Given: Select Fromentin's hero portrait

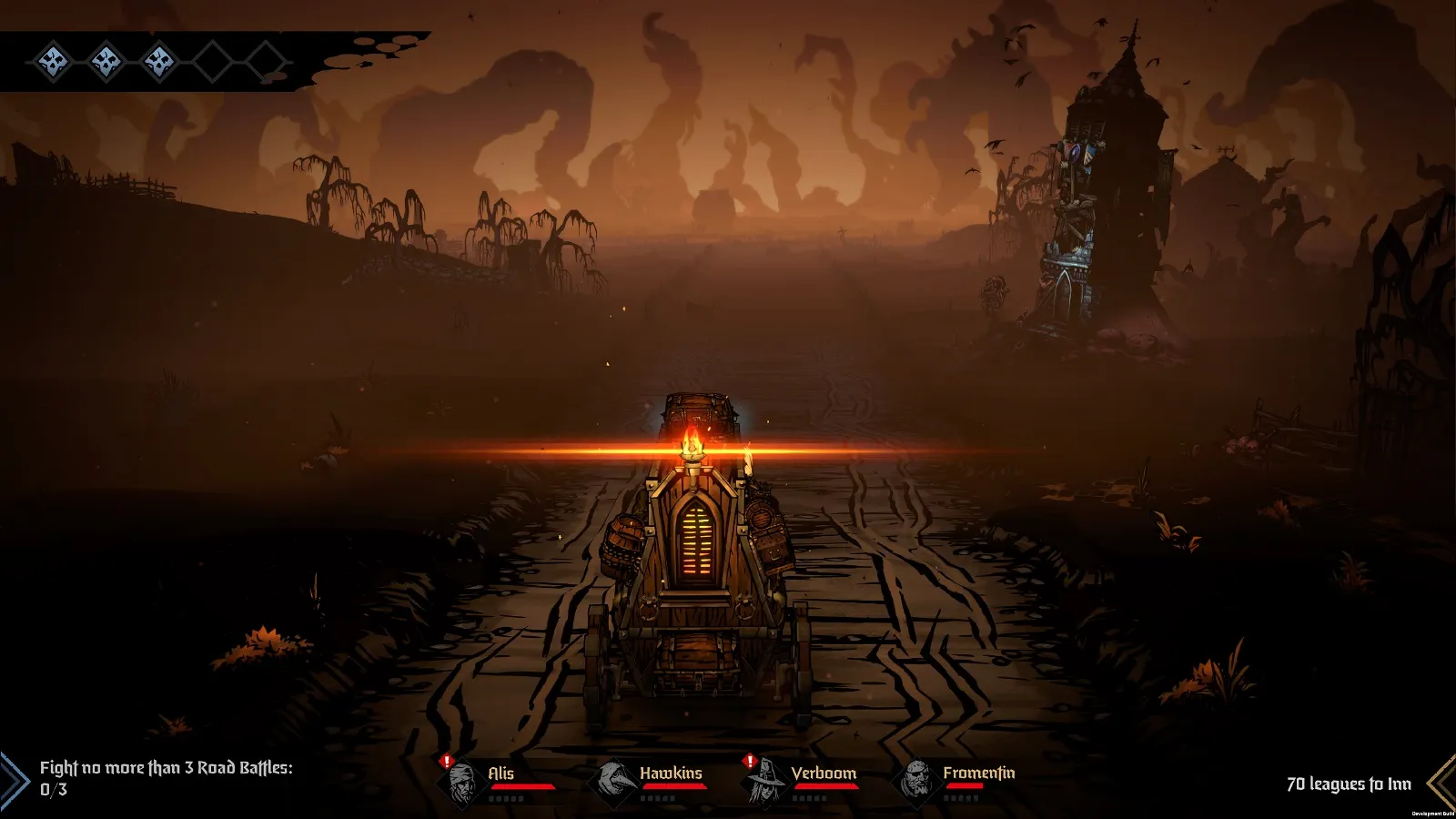Looking at the screenshot, I should tap(917, 781).
